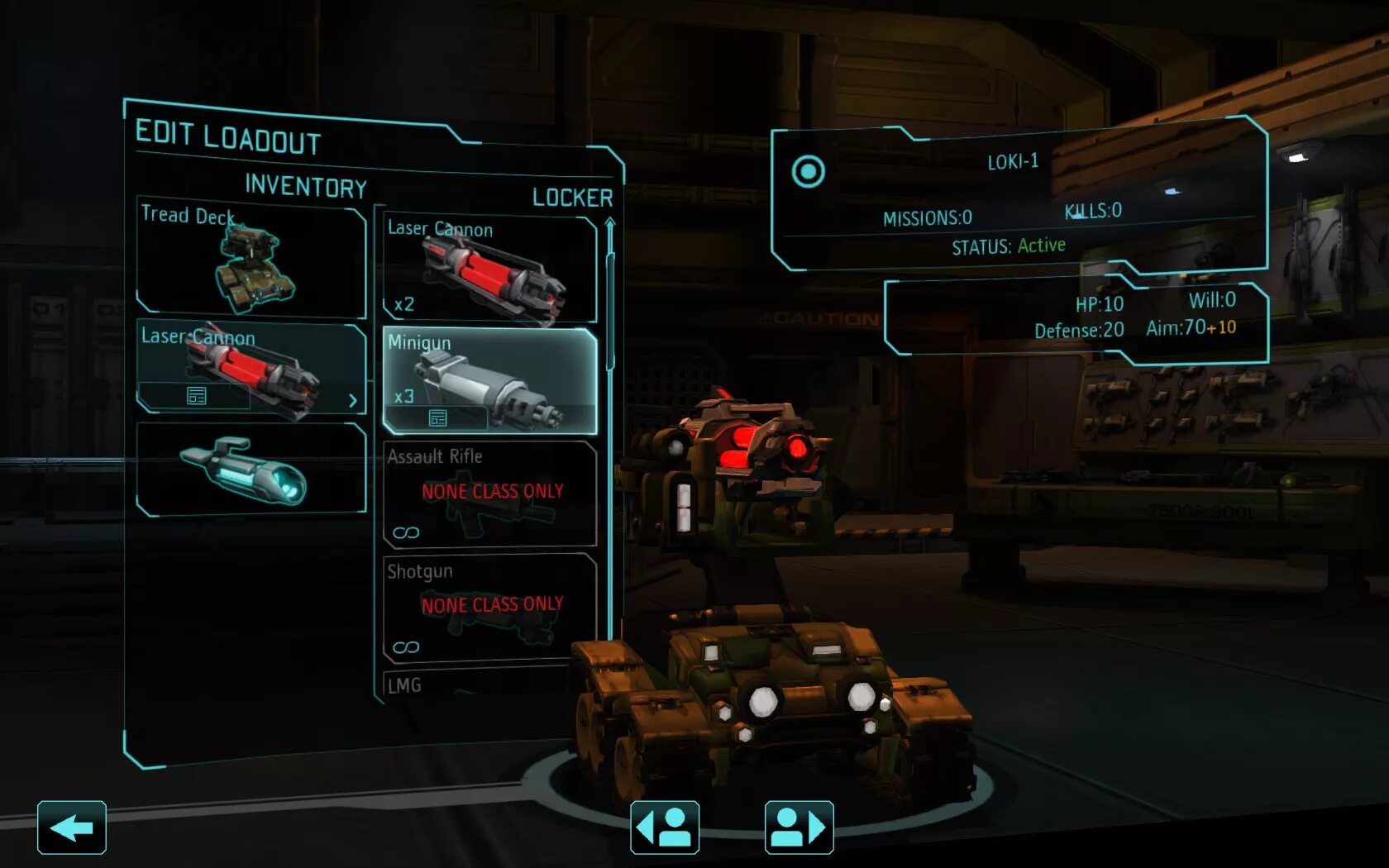Switch to the next soldier
The width and height of the screenshot is (1389, 868).
(799, 827)
